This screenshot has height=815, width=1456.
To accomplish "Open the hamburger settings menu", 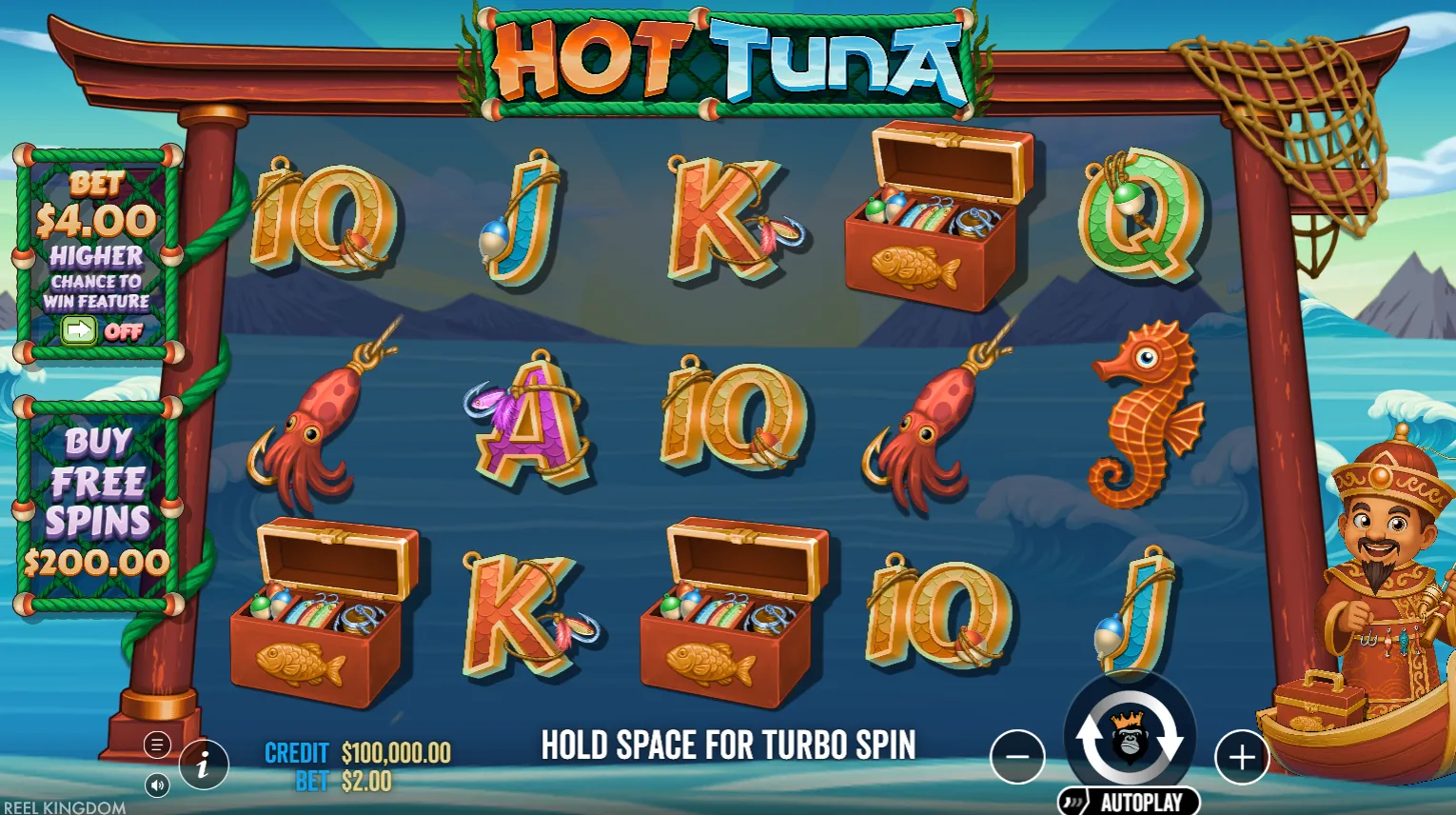I will click(x=157, y=745).
